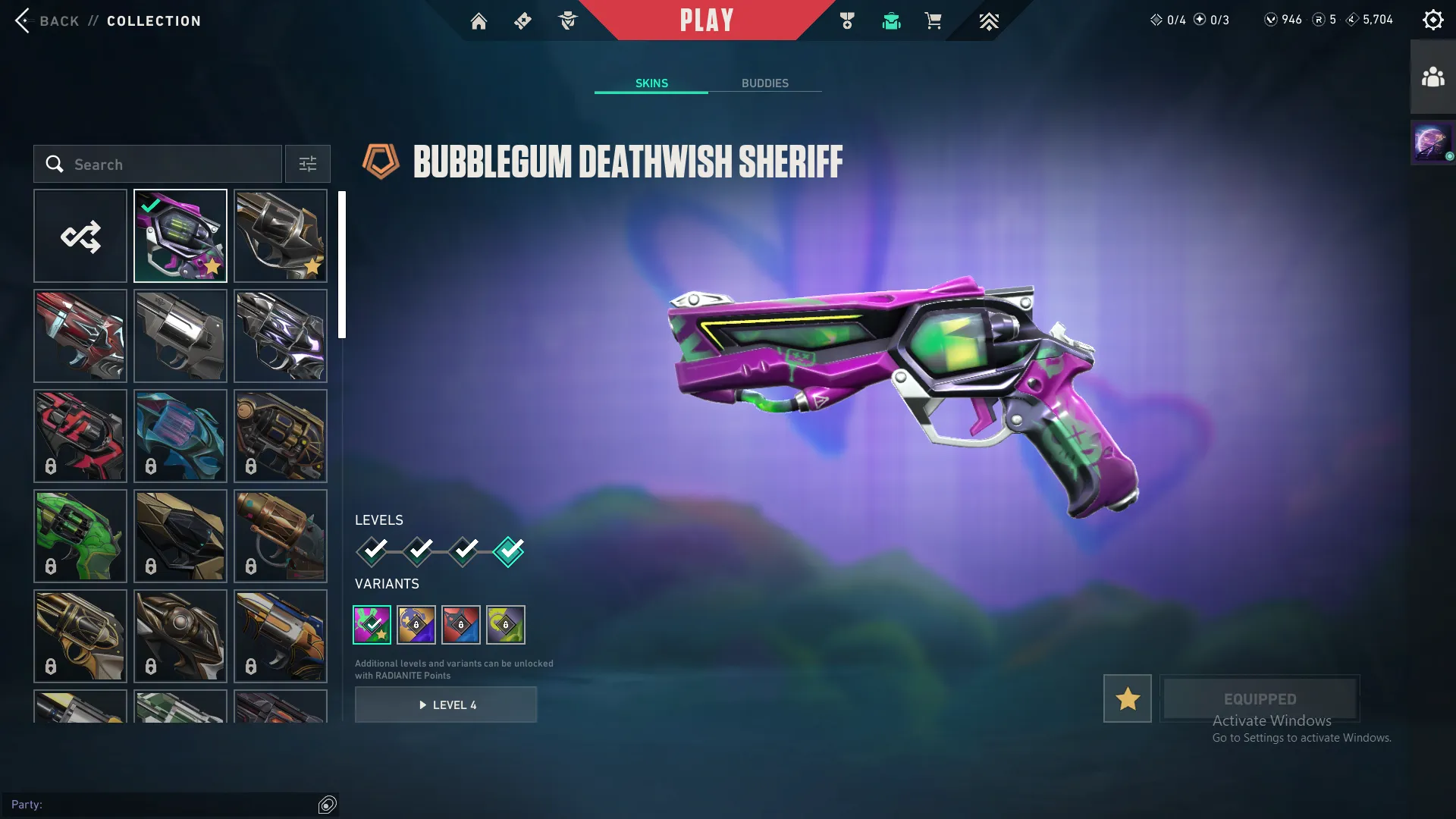Click the PLAY button

[707, 20]
